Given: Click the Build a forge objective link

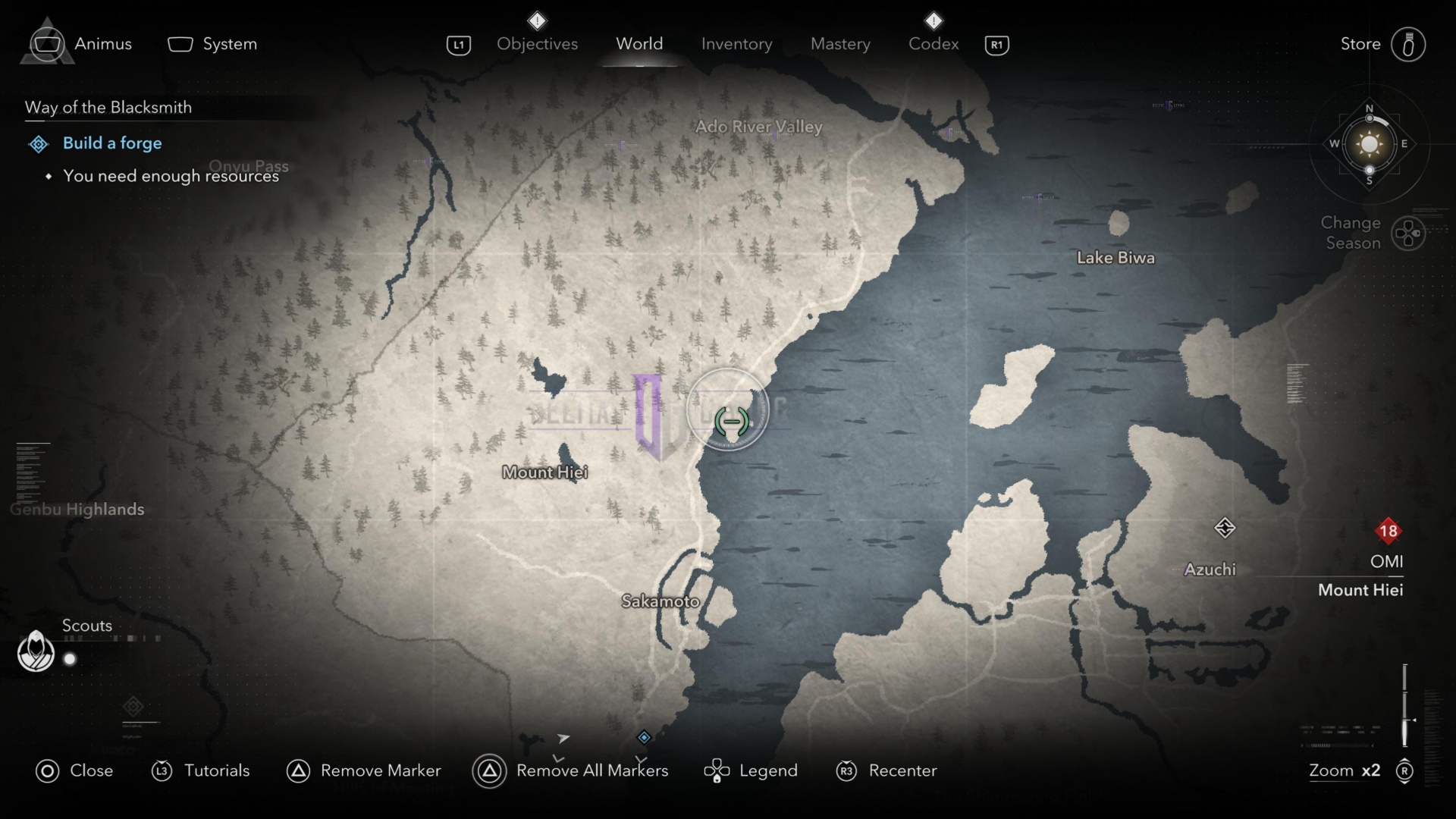Looking at the screenshot, I should (x=112, y=143).
